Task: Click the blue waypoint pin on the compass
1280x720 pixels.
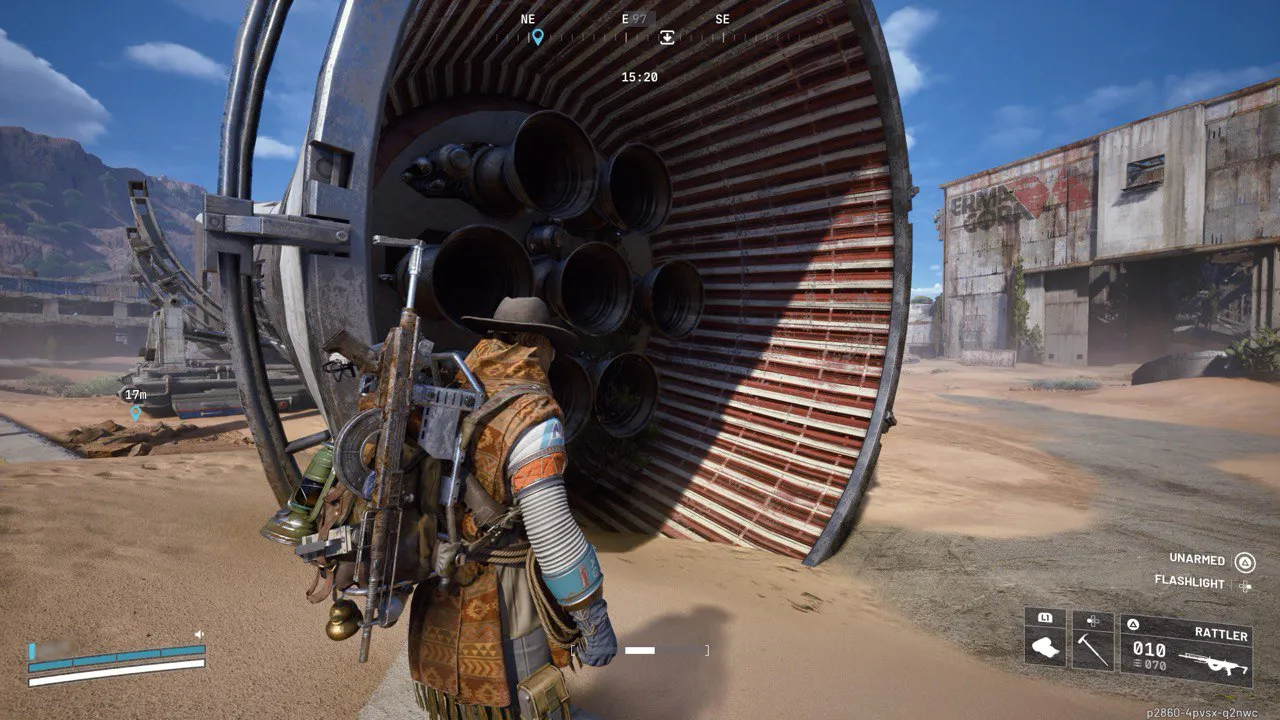Action: (537, 37)
